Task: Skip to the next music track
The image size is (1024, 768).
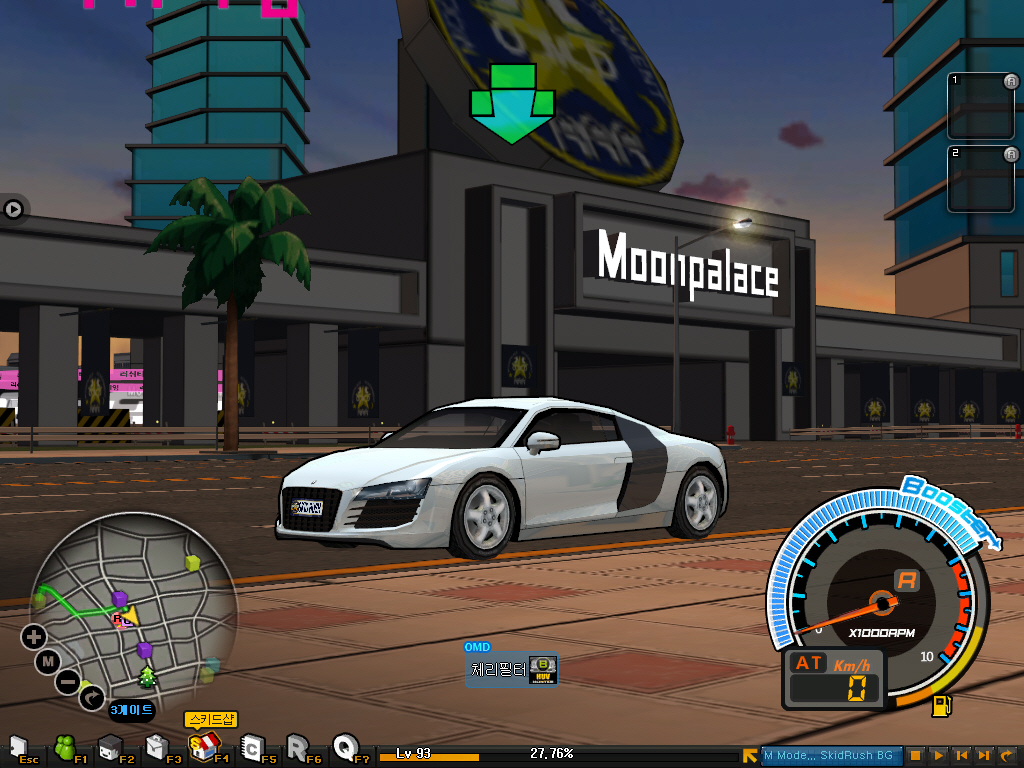Action: (984, 756)
